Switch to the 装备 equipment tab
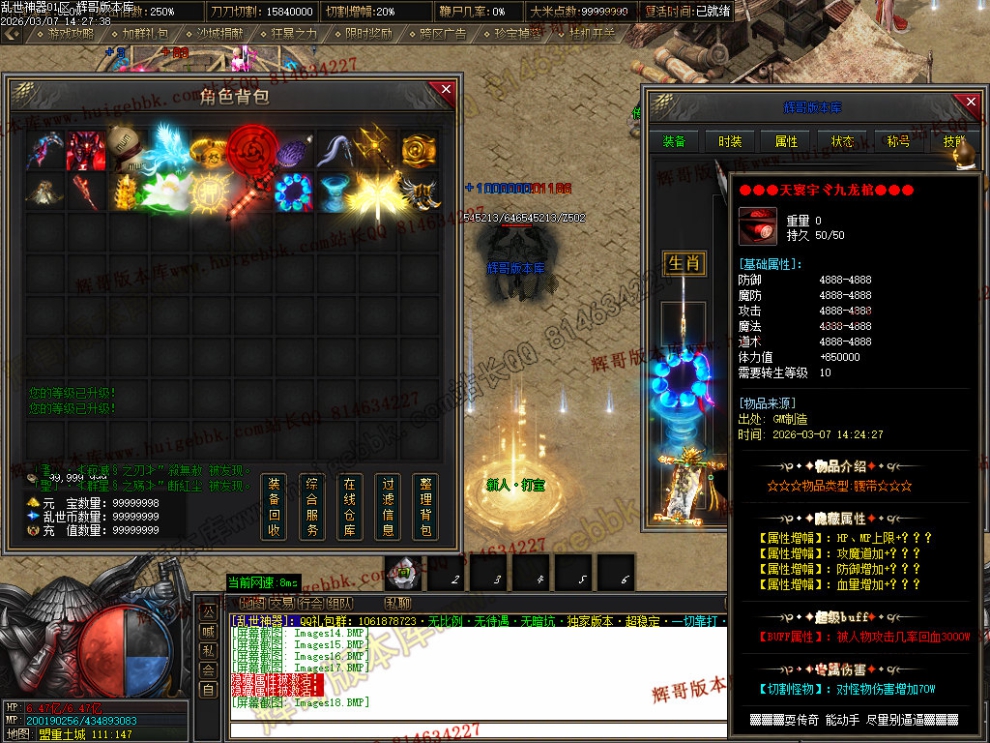Viewport: 990px width, 743px height. pyautogui.click(x=674, y=142)
